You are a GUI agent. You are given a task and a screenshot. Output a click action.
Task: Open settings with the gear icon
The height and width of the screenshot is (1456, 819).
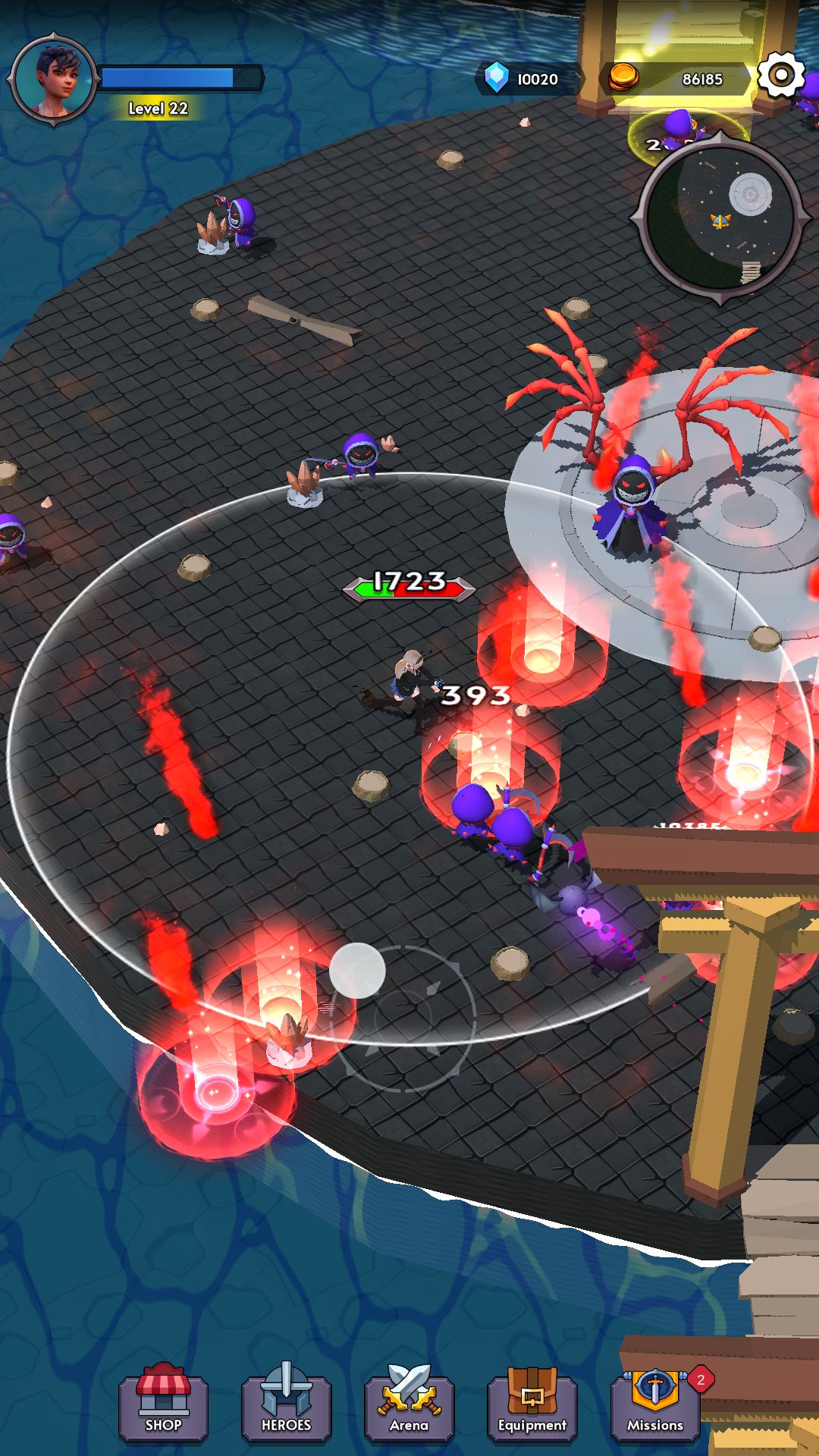[x=780, y=75]
